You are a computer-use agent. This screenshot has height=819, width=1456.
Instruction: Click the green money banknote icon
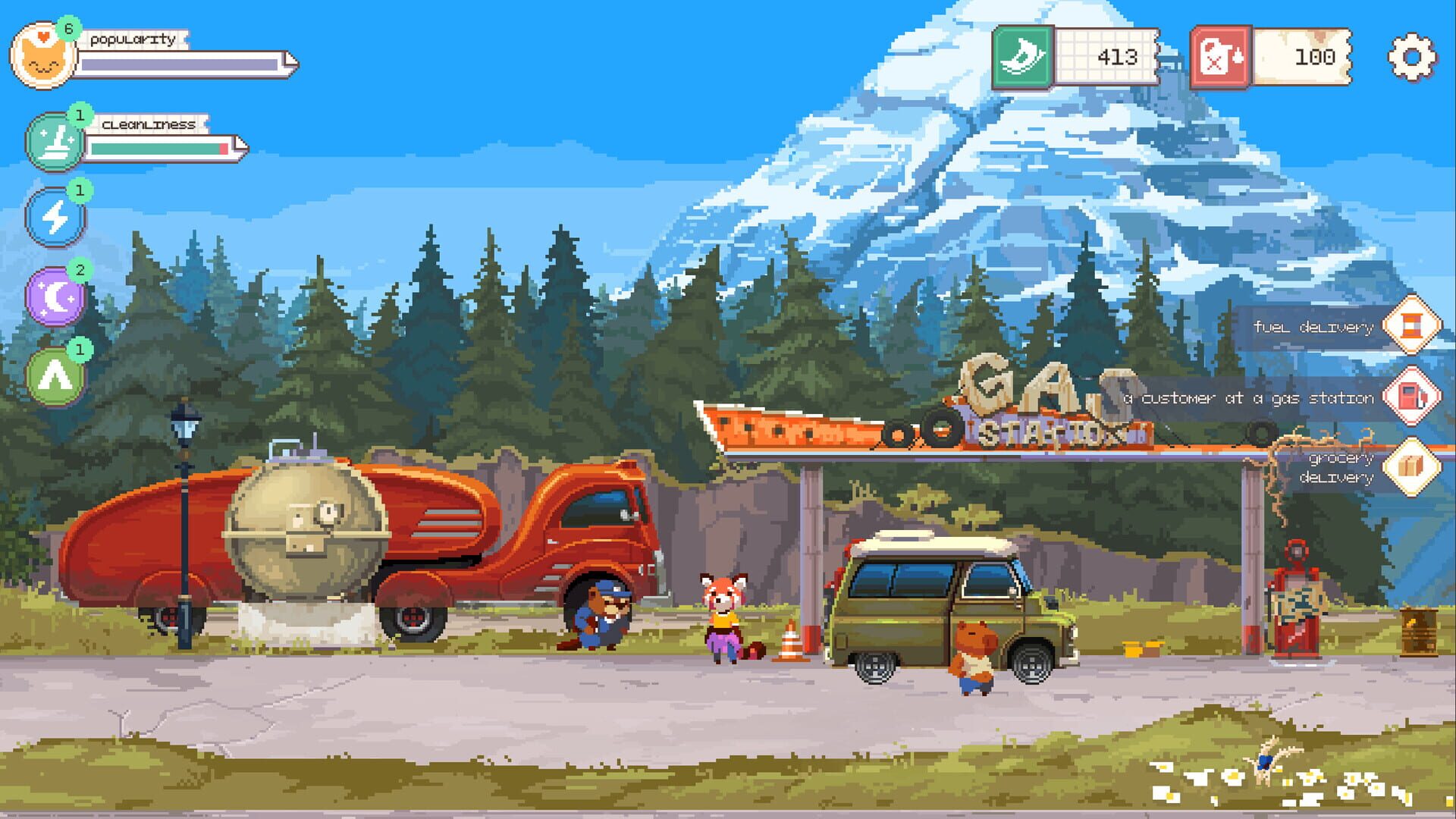click(1022, 55)
